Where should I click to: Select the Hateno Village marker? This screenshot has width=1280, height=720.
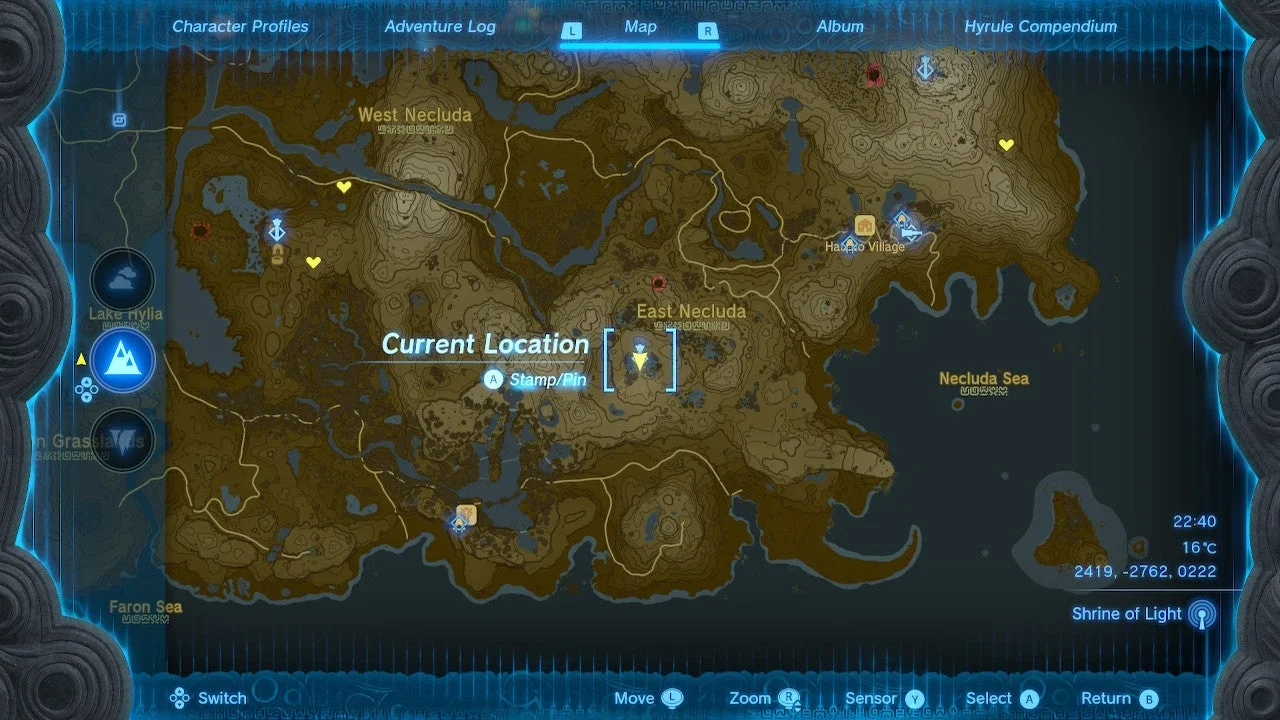point(864,246)
